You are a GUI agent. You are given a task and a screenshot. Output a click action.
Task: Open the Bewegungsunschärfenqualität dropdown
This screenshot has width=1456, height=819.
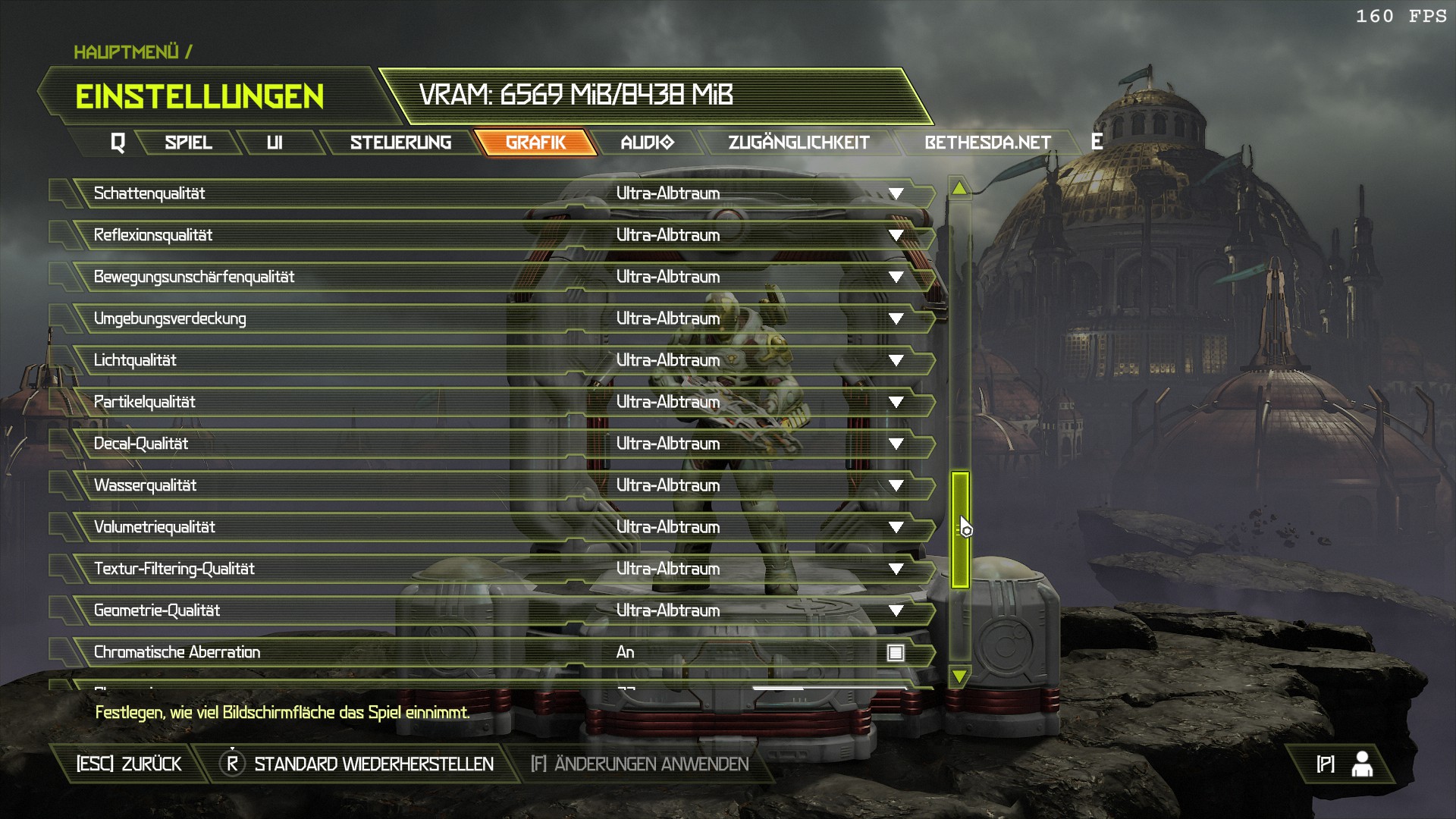[896, 278]
